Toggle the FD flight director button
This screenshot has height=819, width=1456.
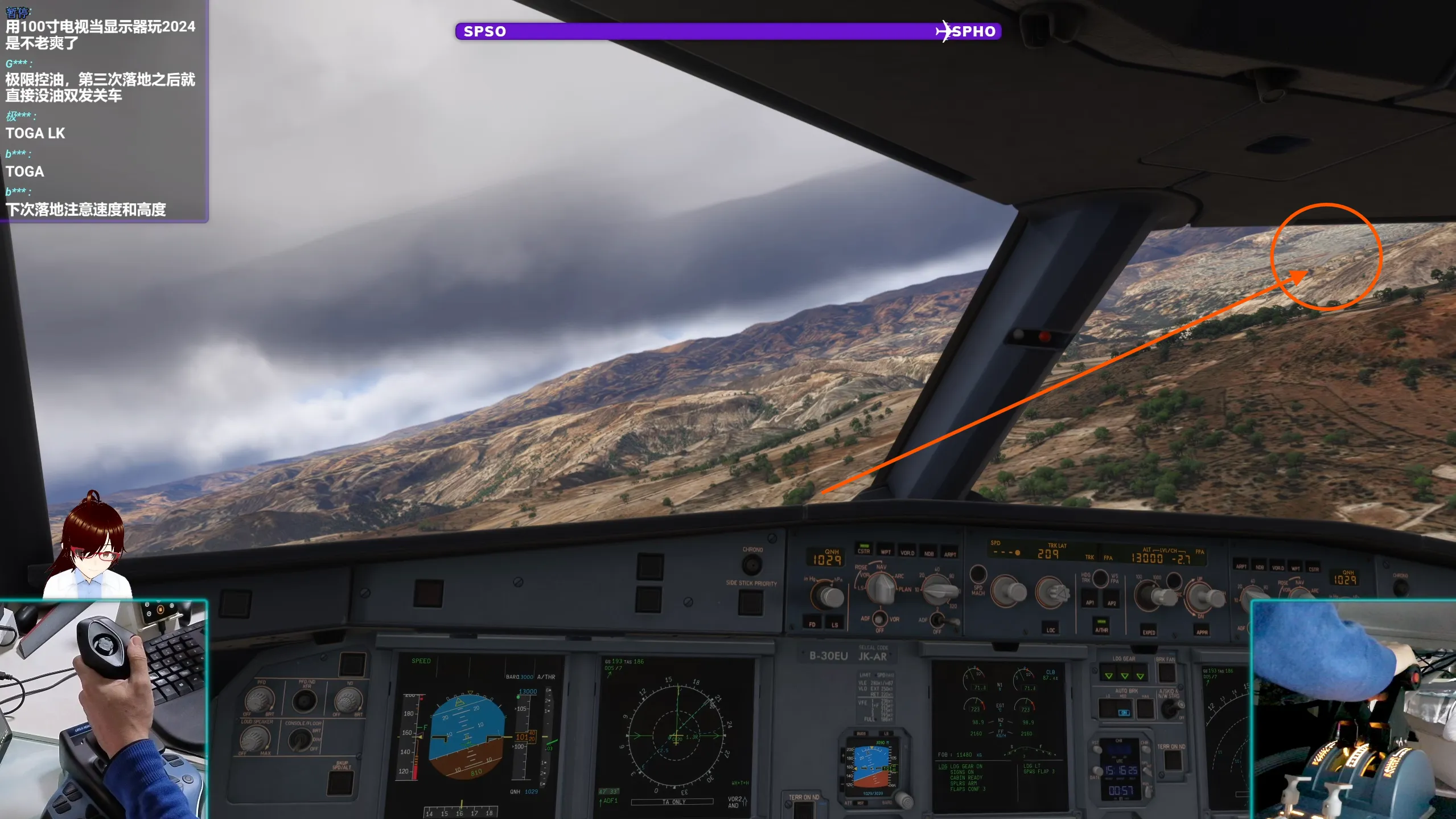[812, 623]
